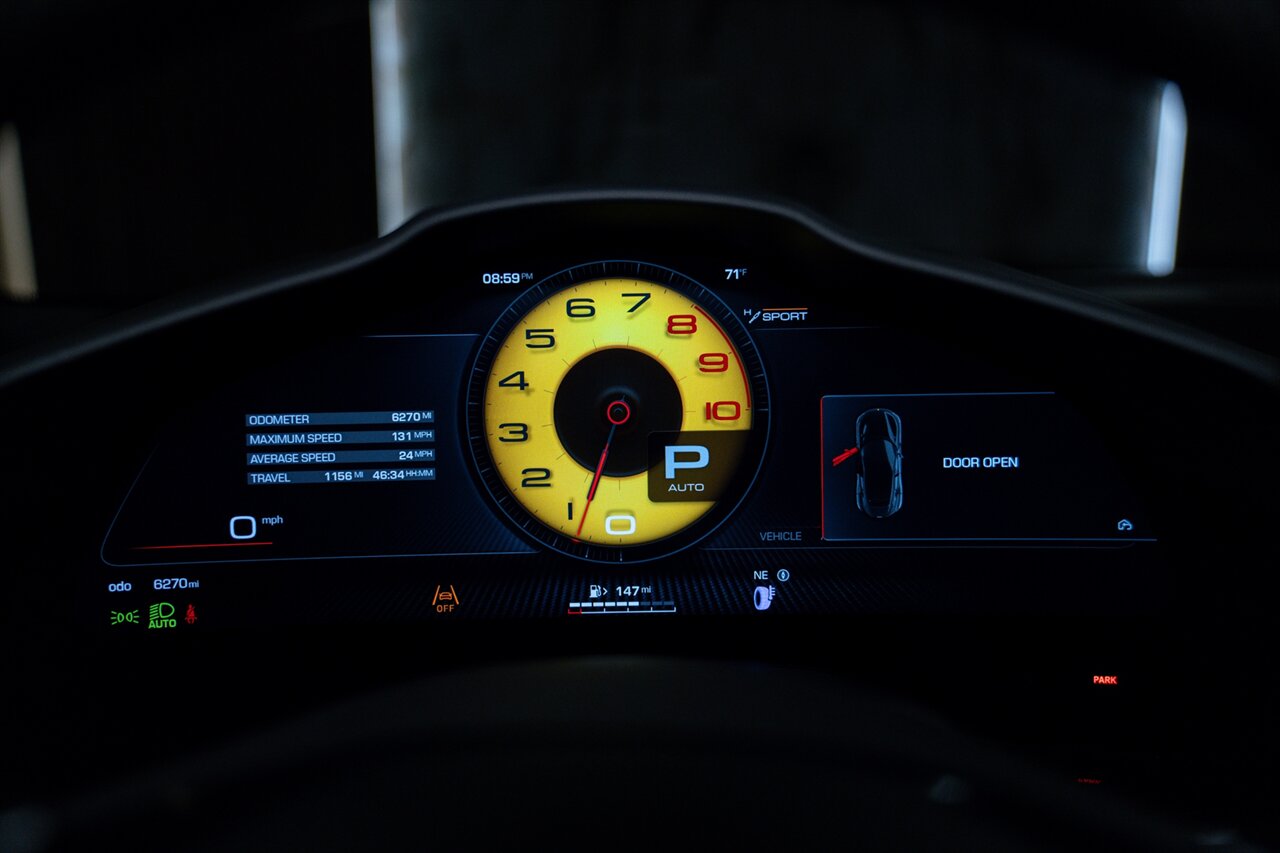Click the lane assist OFF icon
The image size is (1280, 853).
445,598
